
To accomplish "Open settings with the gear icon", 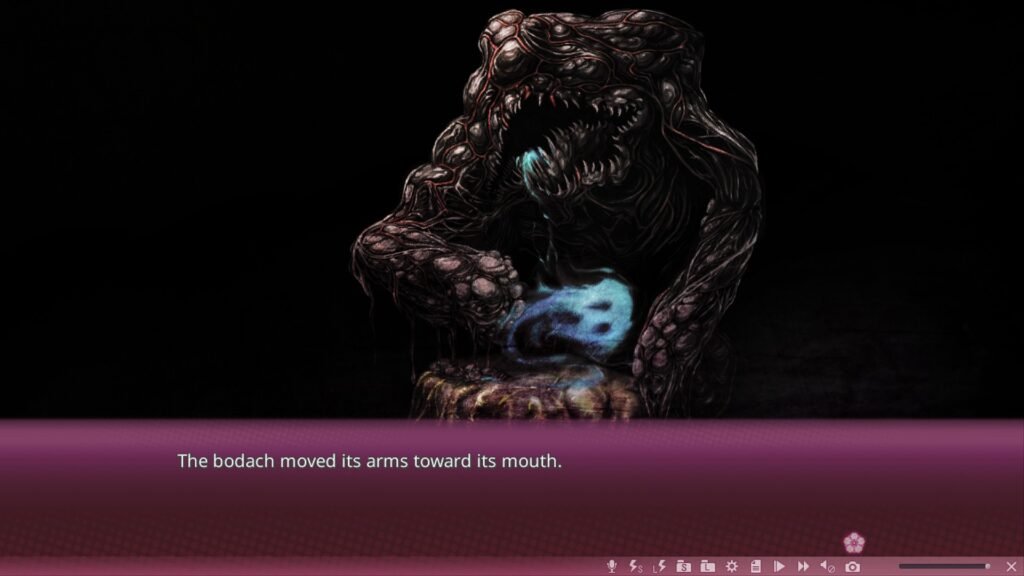I will click(731, 566).
